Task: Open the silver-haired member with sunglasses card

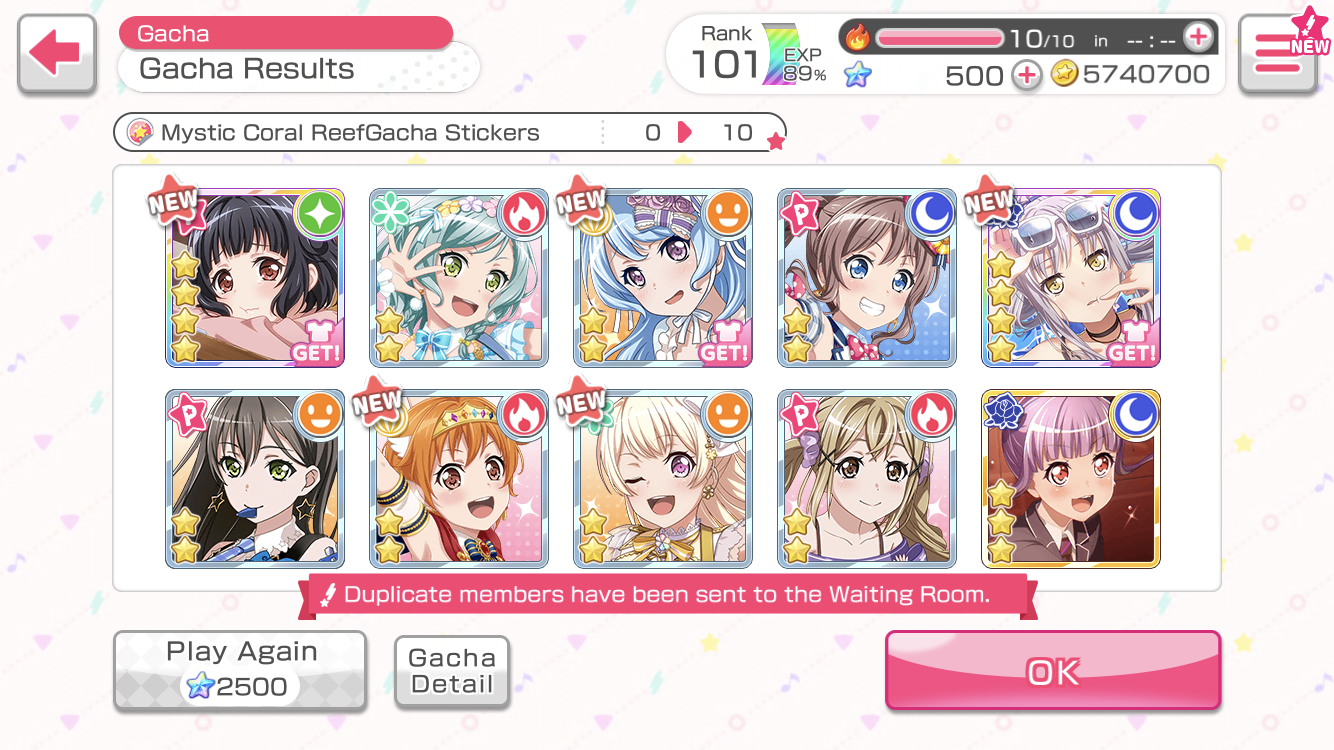Action: [1071, 277]
